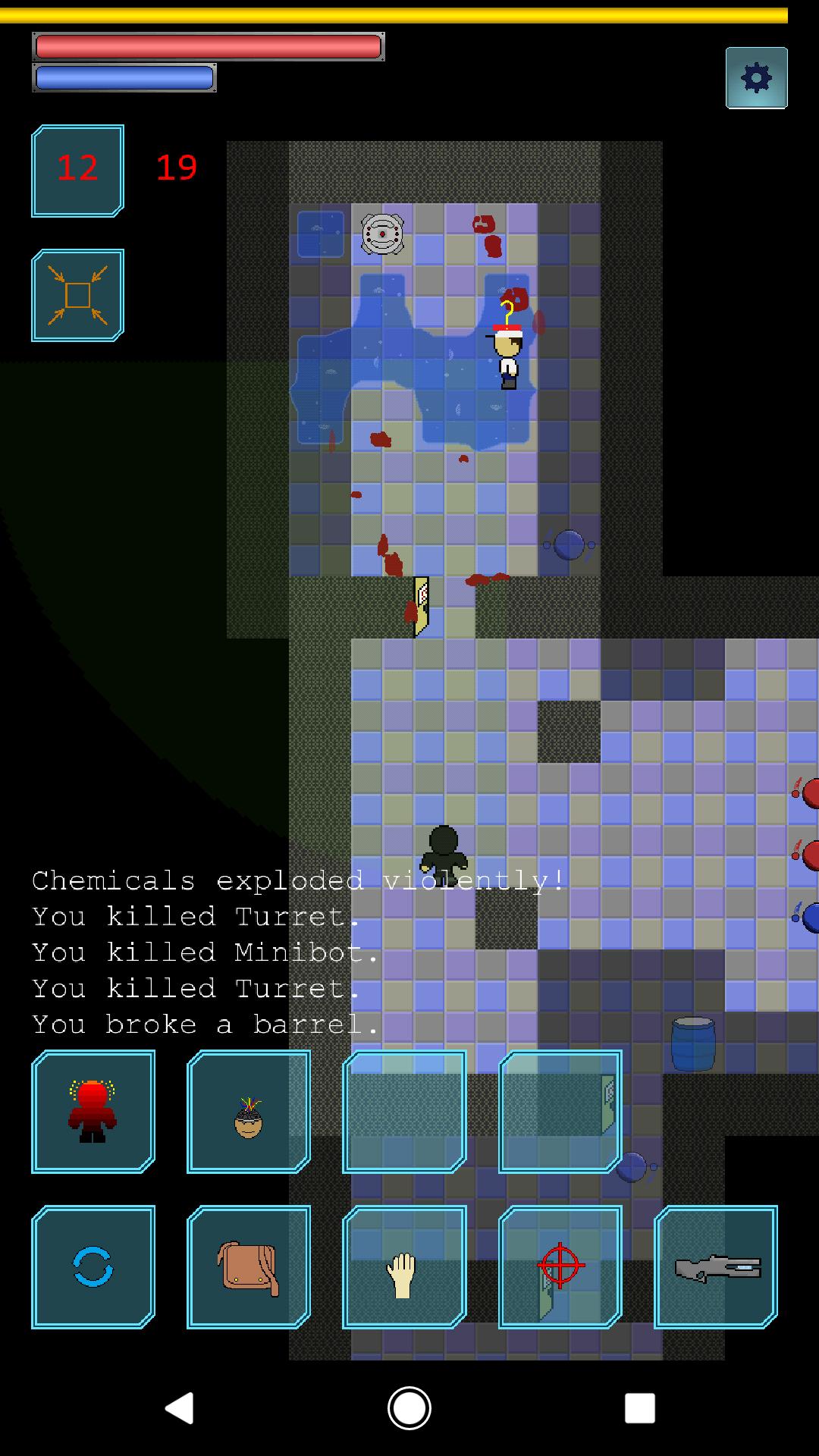Use the red glowing figure ability
The image size is (819, 1456).
click(x=93, y=1112)
